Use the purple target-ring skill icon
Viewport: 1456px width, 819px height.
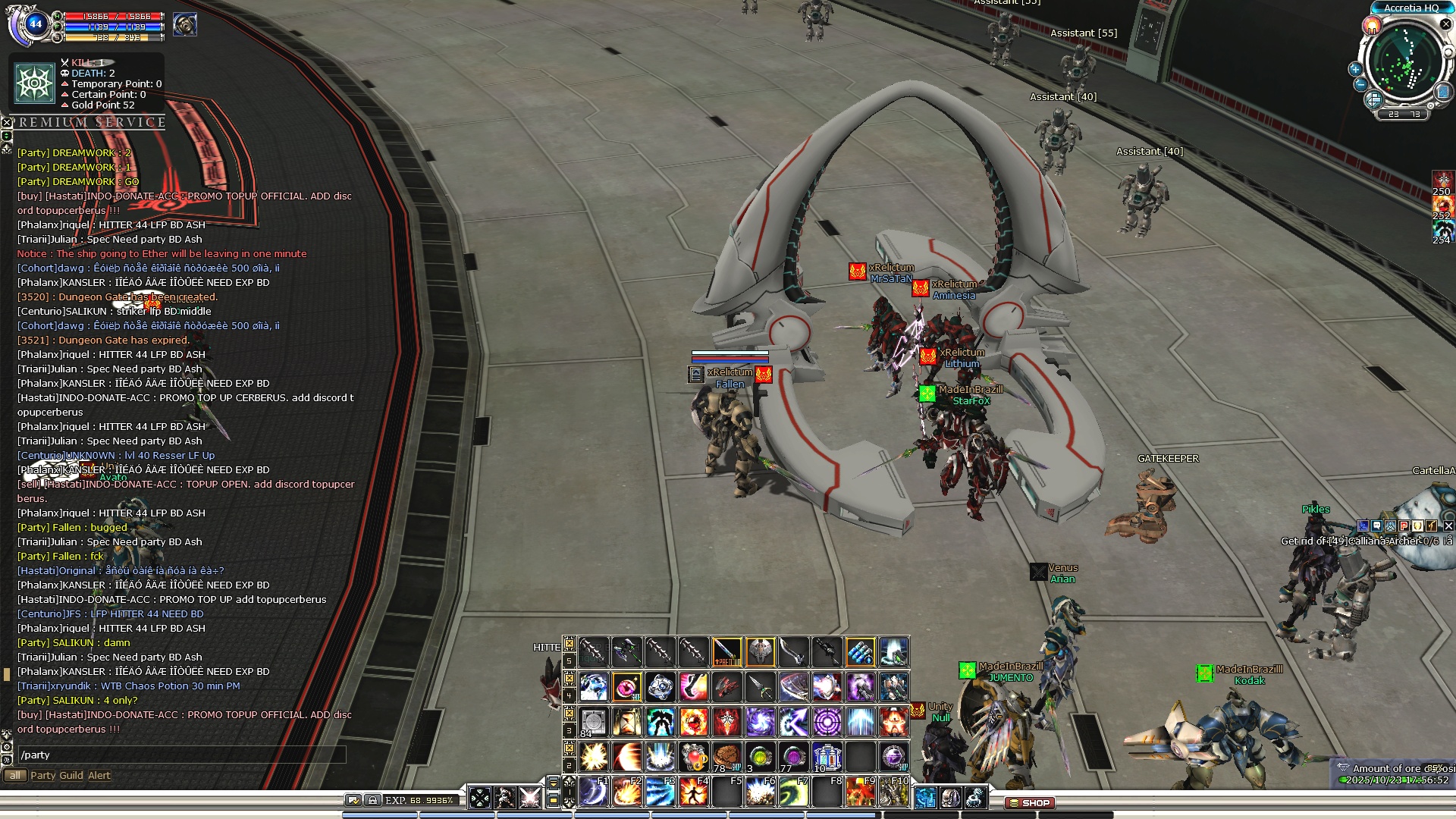pyautogui.click(x=827, y=722)
